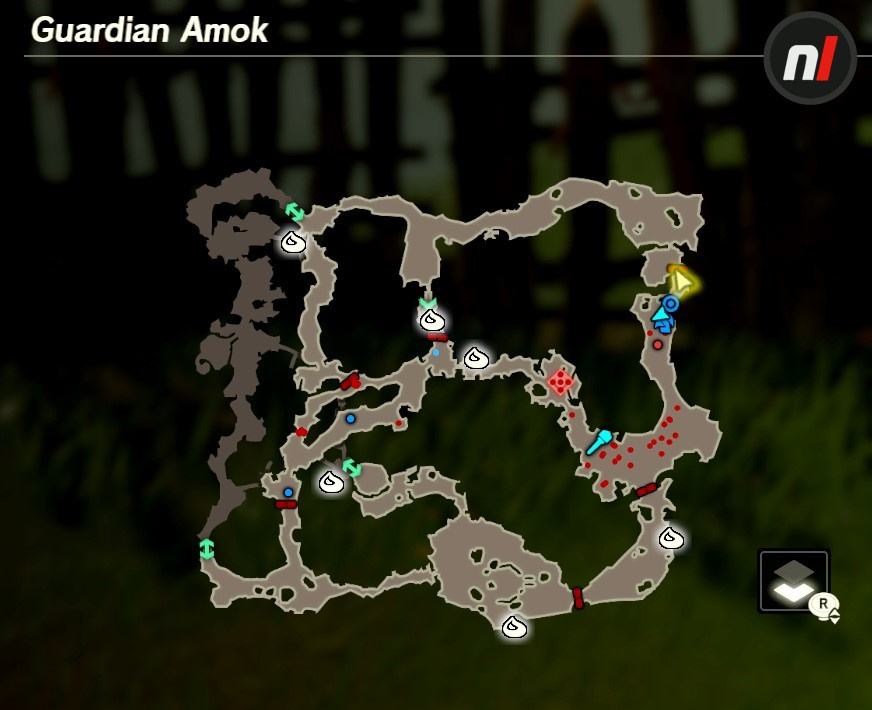Choose the green downward chevron marker
Image resolution: width=872 pixels, height=710 pixels.
(428, 303)
